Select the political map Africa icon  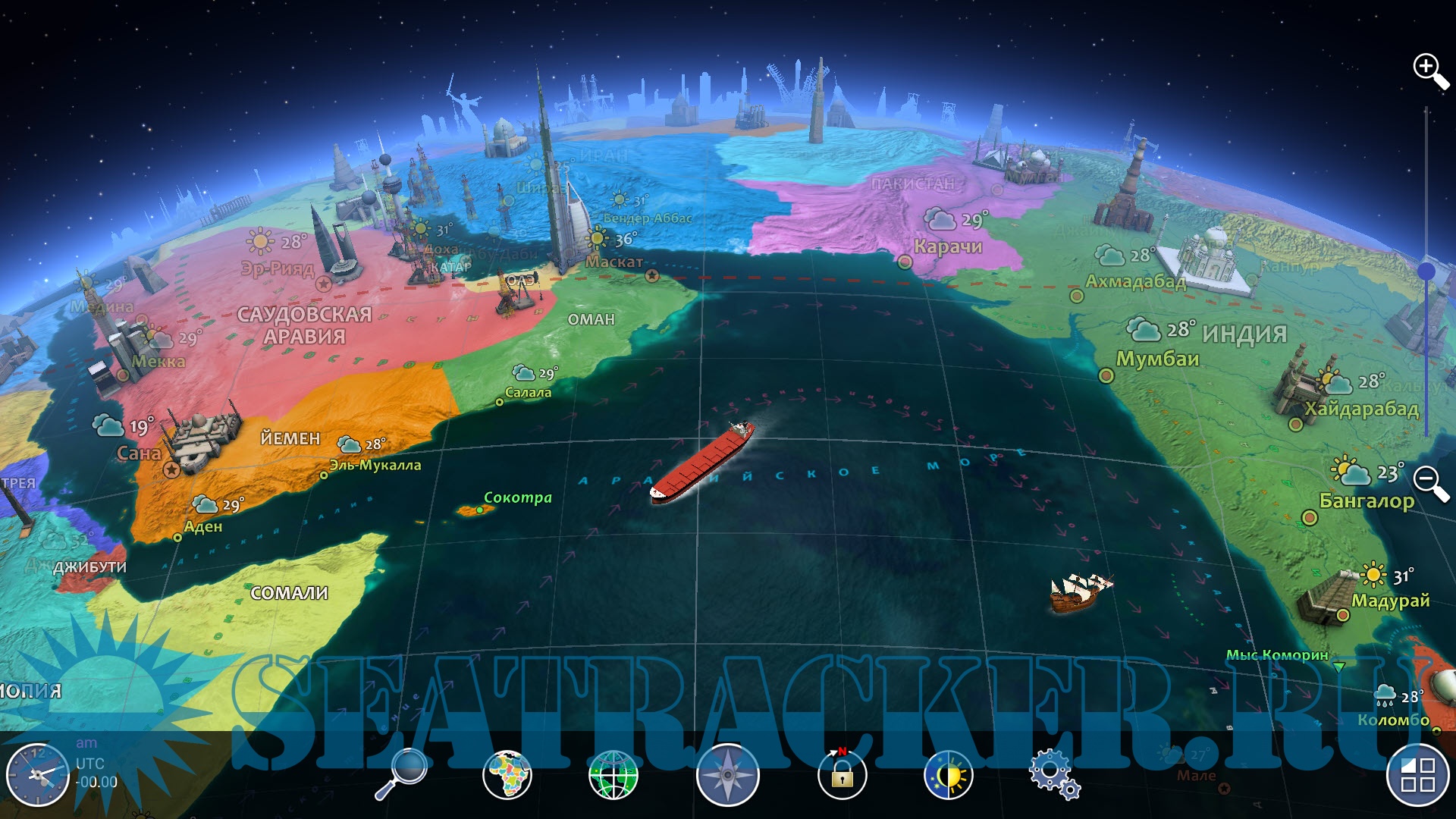click(507, 775)
